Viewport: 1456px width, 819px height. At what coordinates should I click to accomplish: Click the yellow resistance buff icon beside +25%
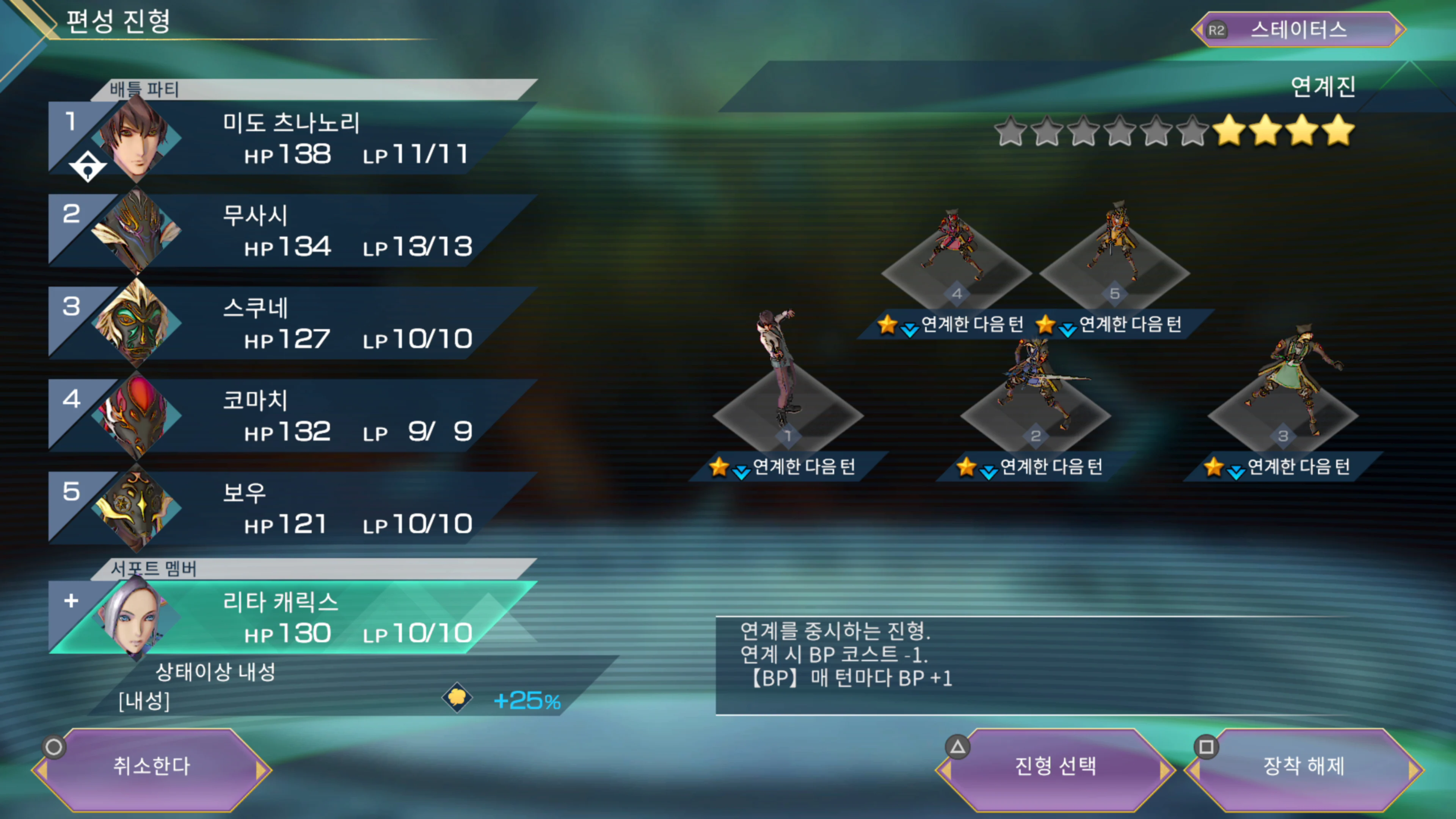tap(457, 698)
